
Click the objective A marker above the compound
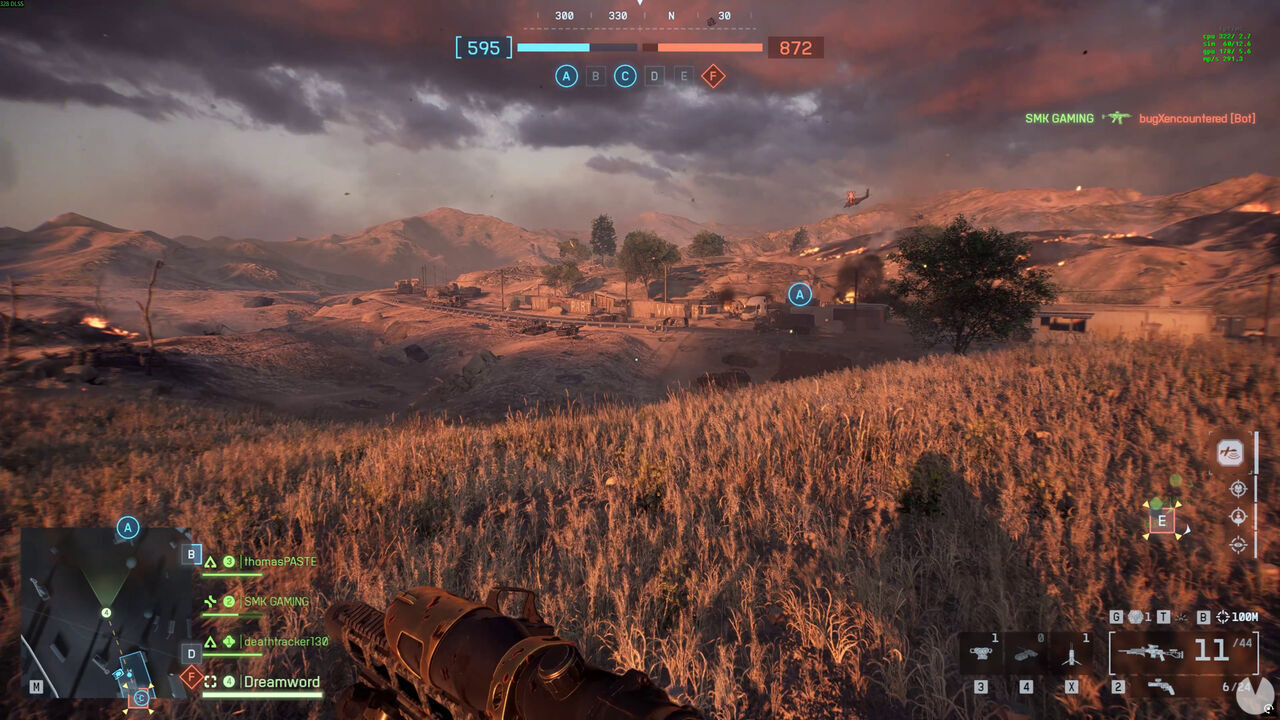(799, 294)
